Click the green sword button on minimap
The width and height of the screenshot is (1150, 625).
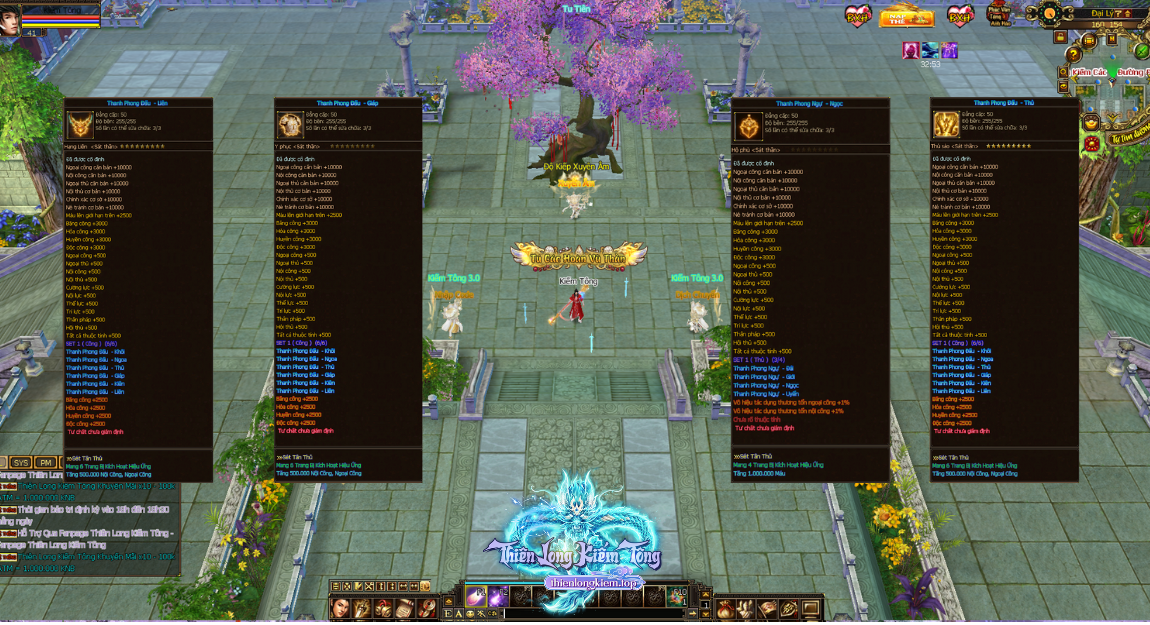(1141, 50)
